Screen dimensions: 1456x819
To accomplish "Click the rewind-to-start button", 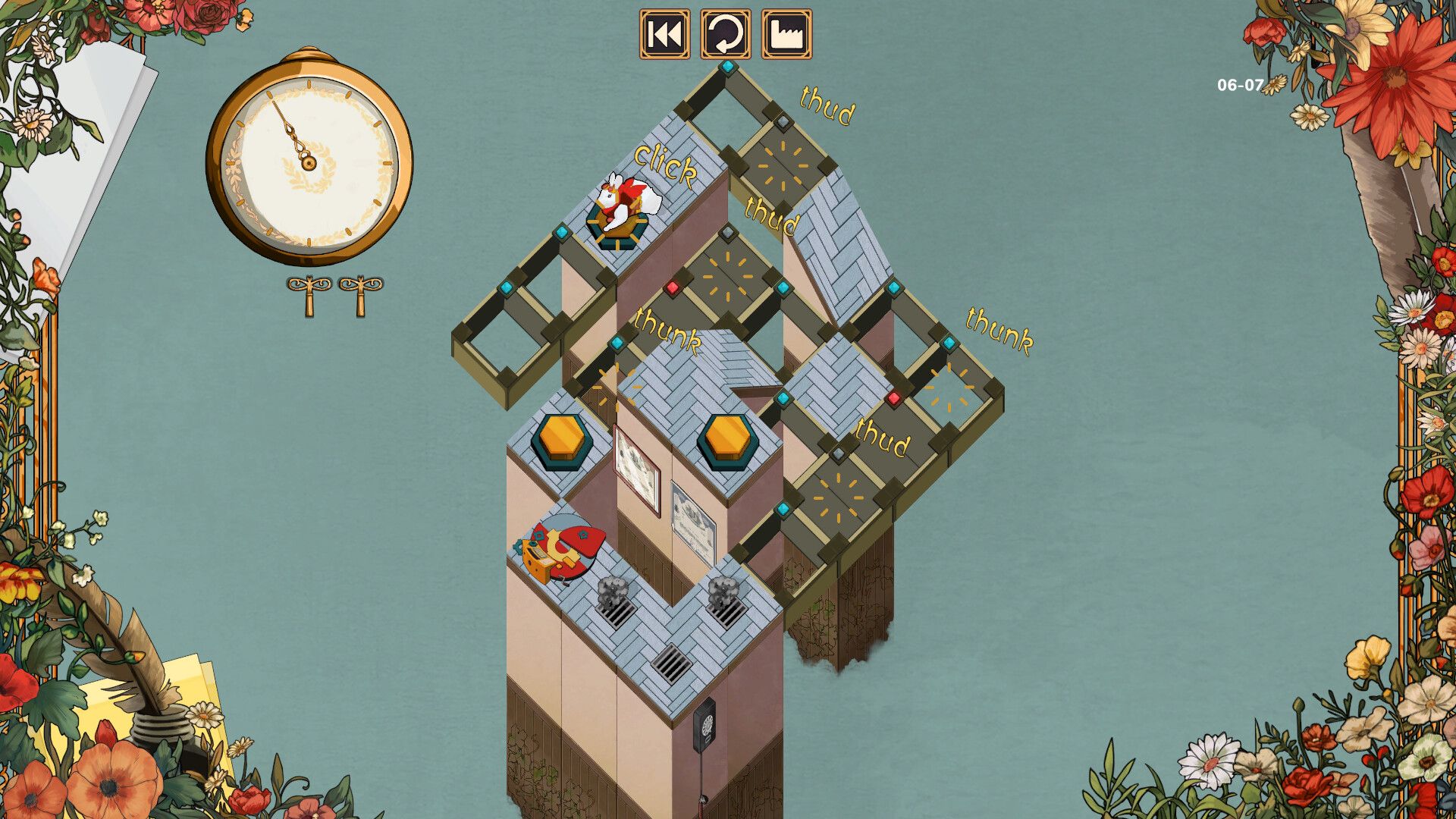I will point(664,34).
